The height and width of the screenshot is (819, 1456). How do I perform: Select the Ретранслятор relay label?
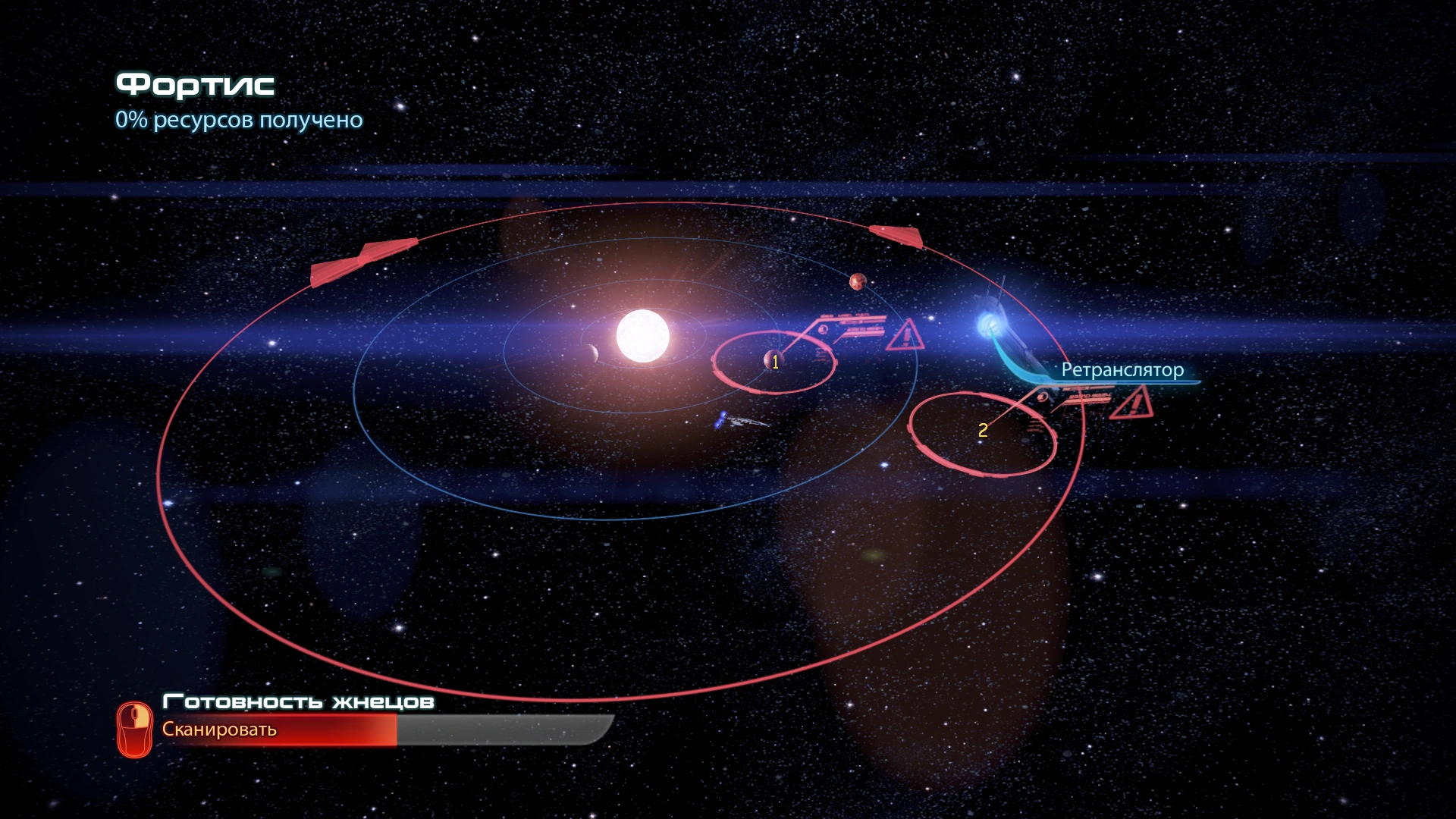(1122, 370)
